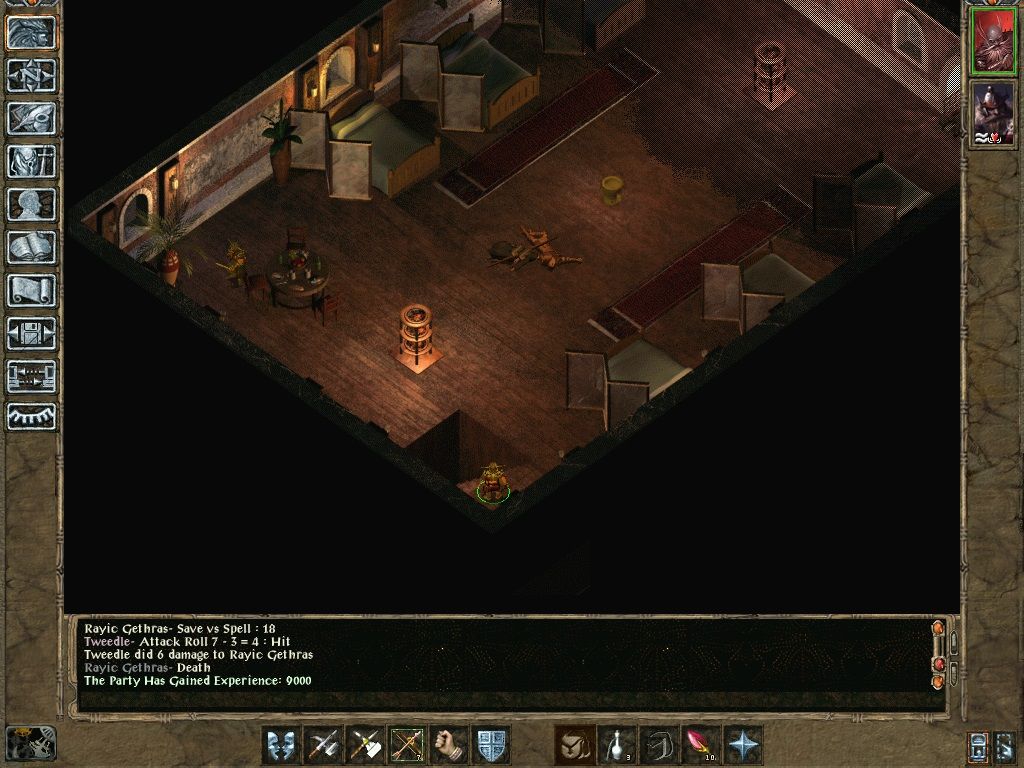
Task: Choose the fist unarmed attack slot
Action: (449, 745)
